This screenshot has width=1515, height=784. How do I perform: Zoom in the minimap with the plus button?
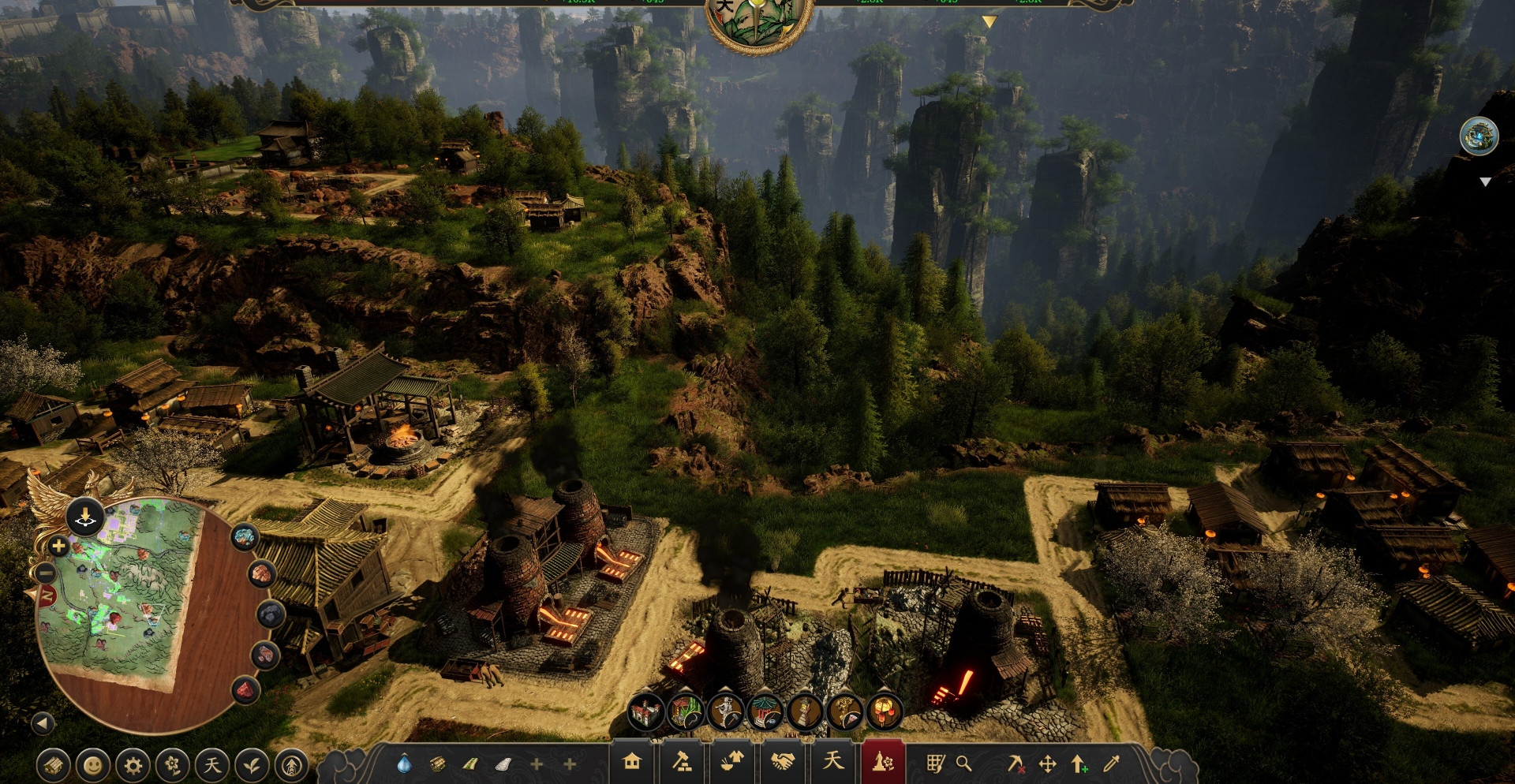click(58, 546)
